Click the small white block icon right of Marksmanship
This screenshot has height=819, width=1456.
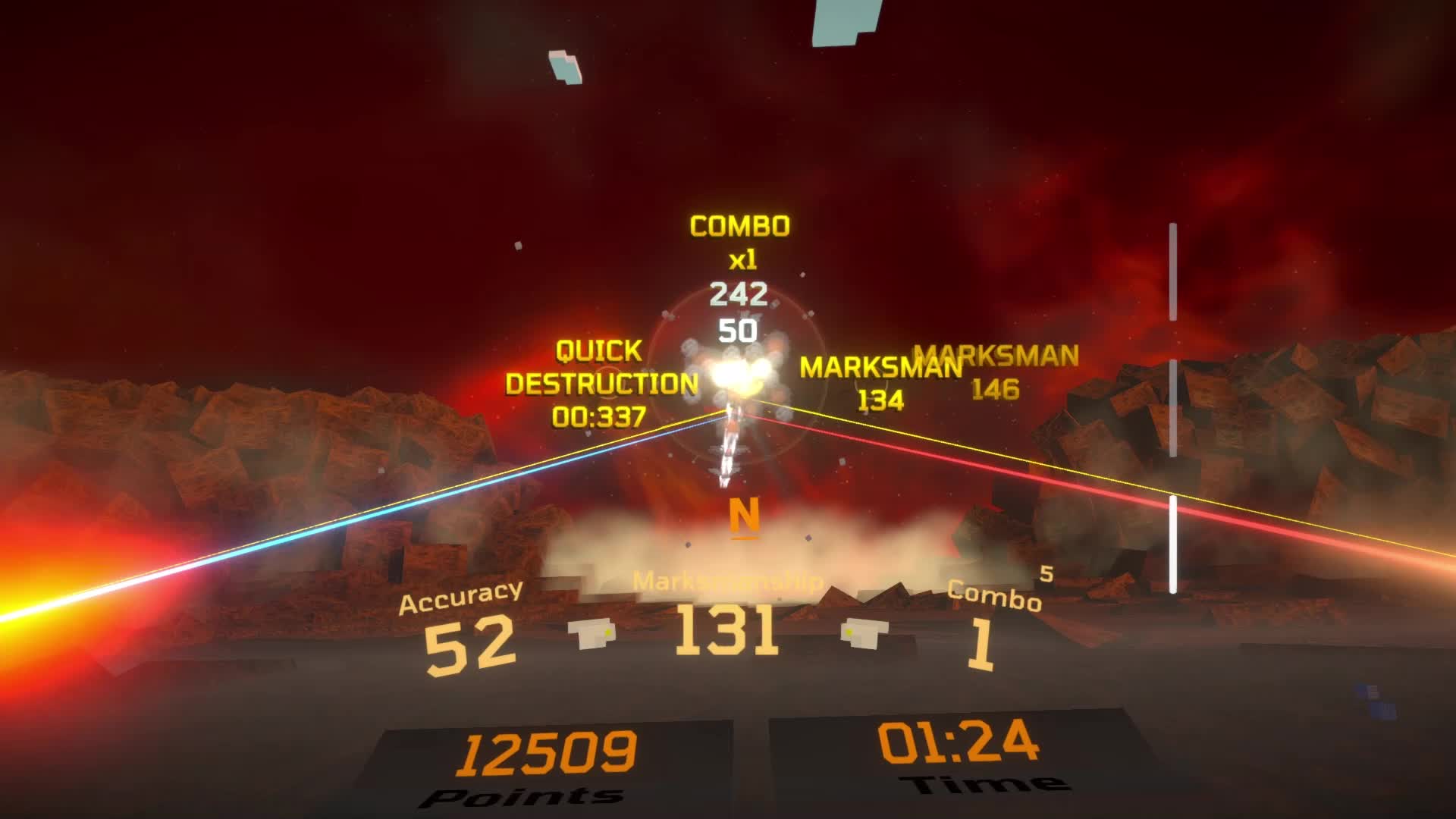click(861, 631)
